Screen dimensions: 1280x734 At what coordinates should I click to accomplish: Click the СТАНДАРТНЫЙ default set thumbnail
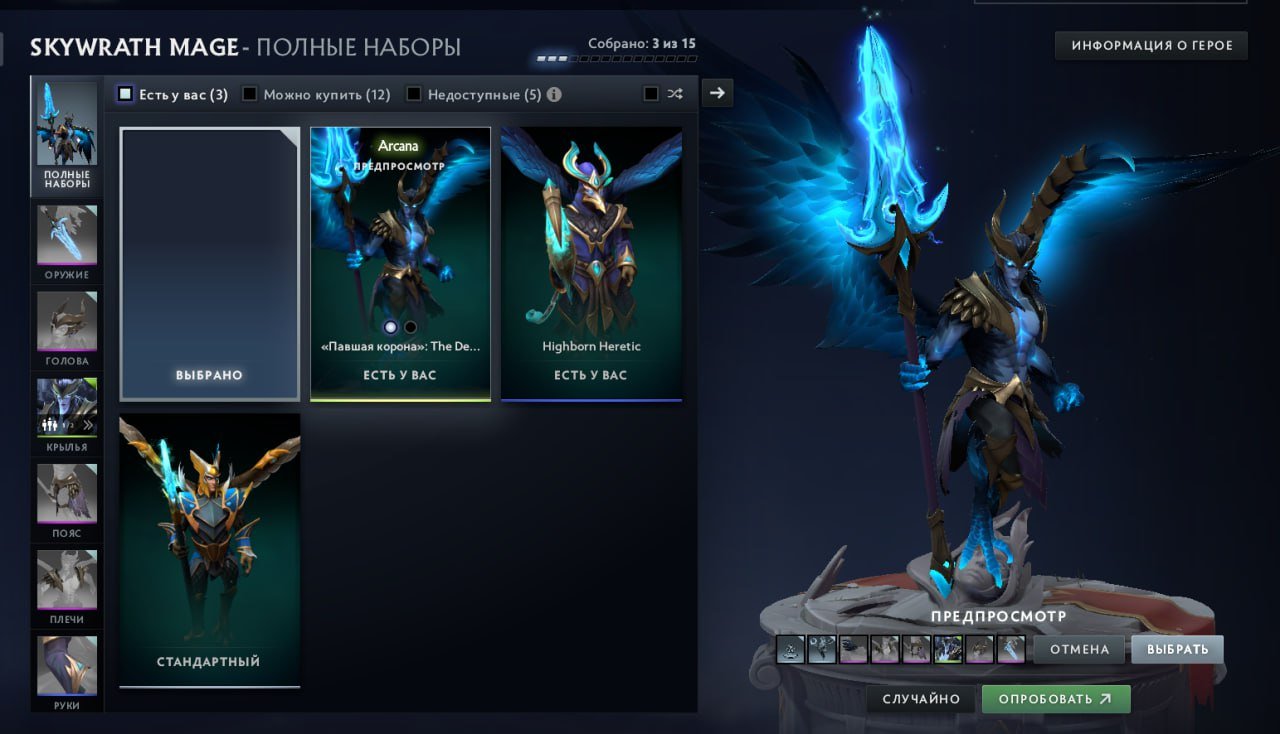(209, 540)
